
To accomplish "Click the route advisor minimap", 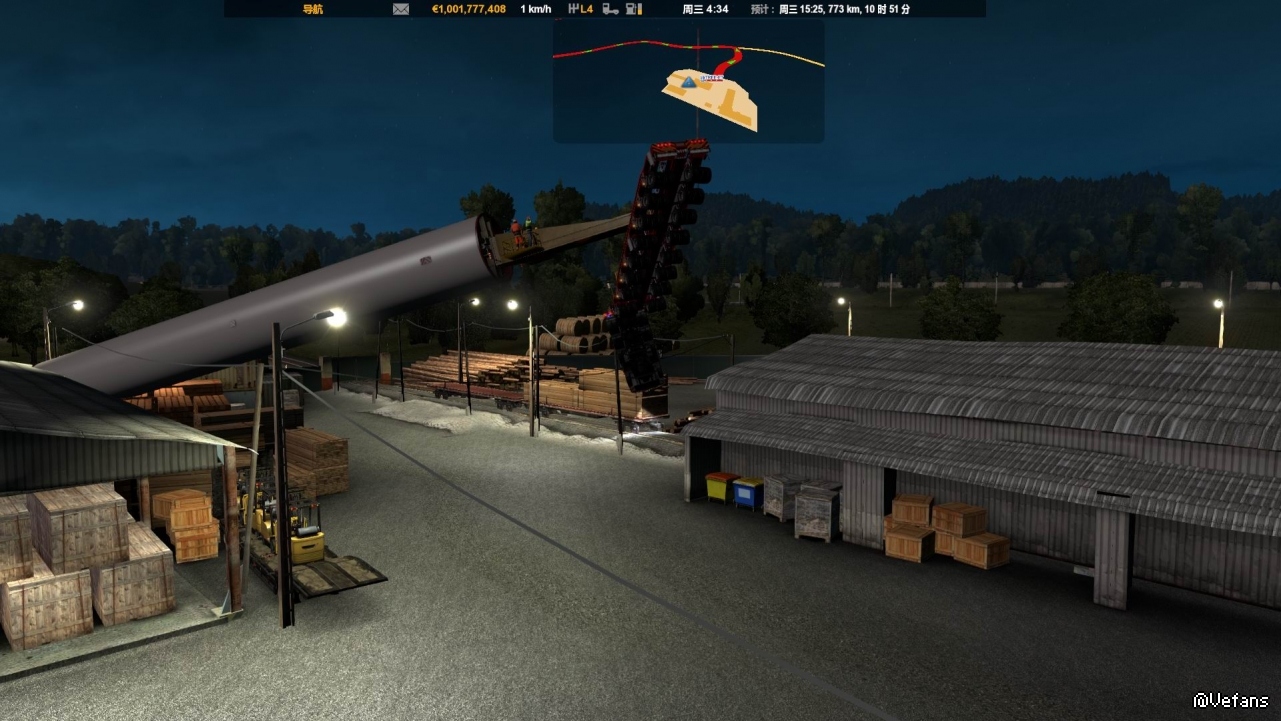I will coord(689,81).
